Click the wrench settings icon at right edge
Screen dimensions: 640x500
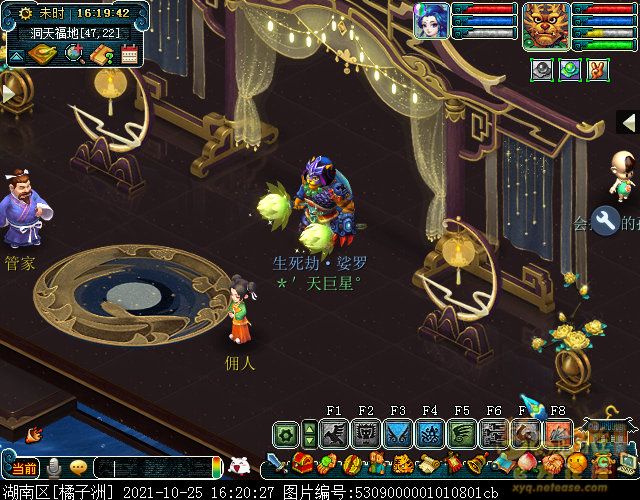pyautogui.click(x=604, y=218)
